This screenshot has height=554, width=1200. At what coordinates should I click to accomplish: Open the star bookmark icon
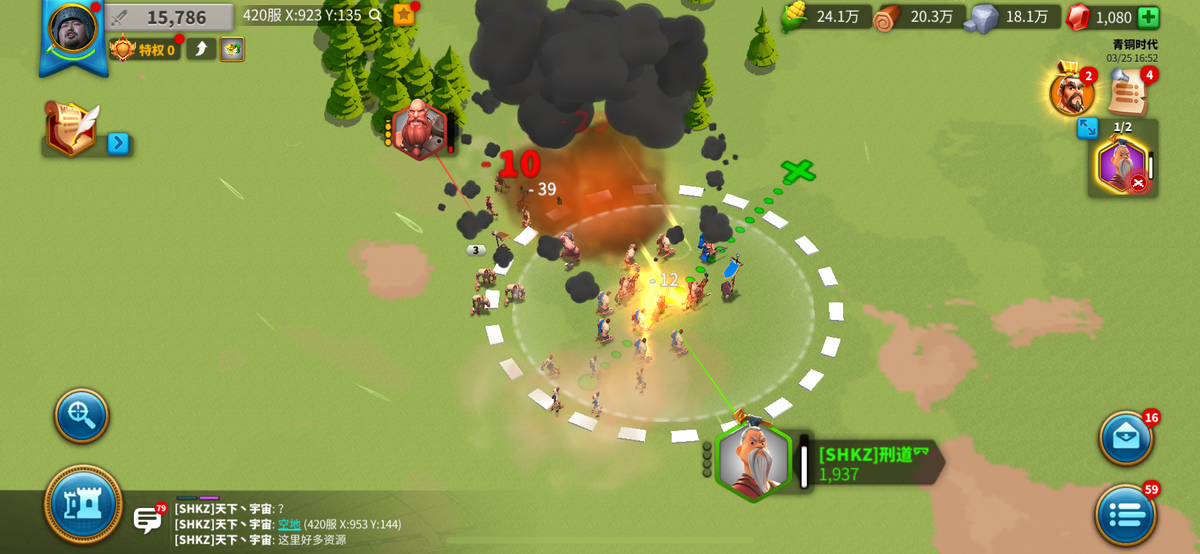(404, 14)
